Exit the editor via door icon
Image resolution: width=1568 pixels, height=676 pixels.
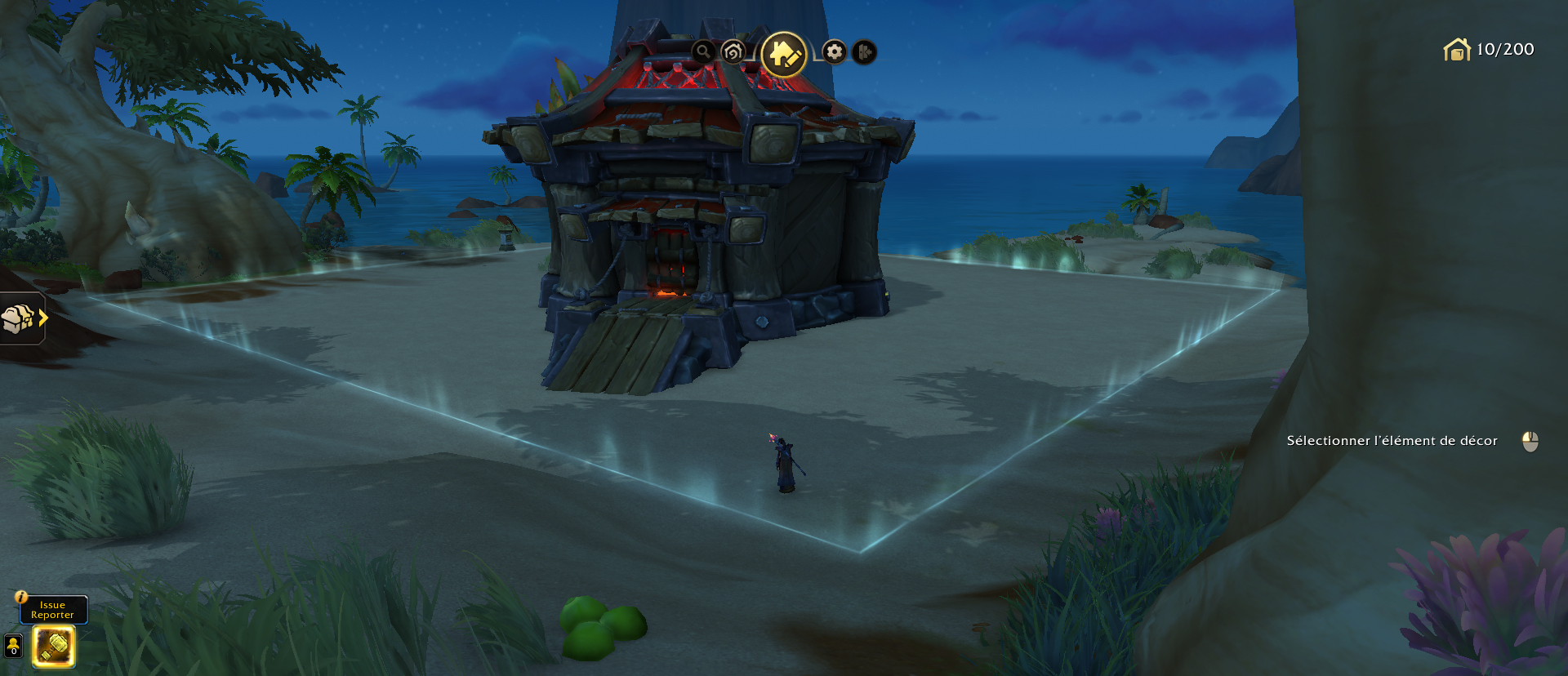[864, 52]
